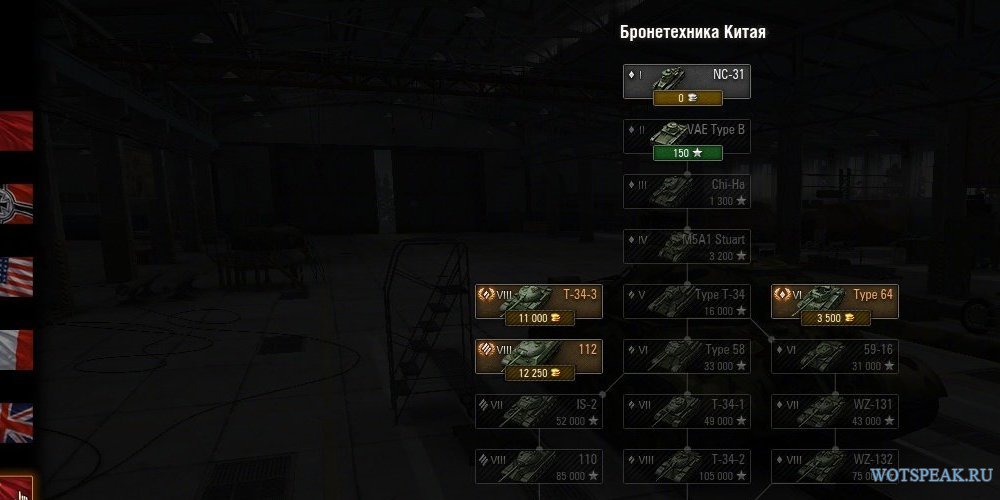Choose the IS-2 tank node

click(x=538, y=412)
